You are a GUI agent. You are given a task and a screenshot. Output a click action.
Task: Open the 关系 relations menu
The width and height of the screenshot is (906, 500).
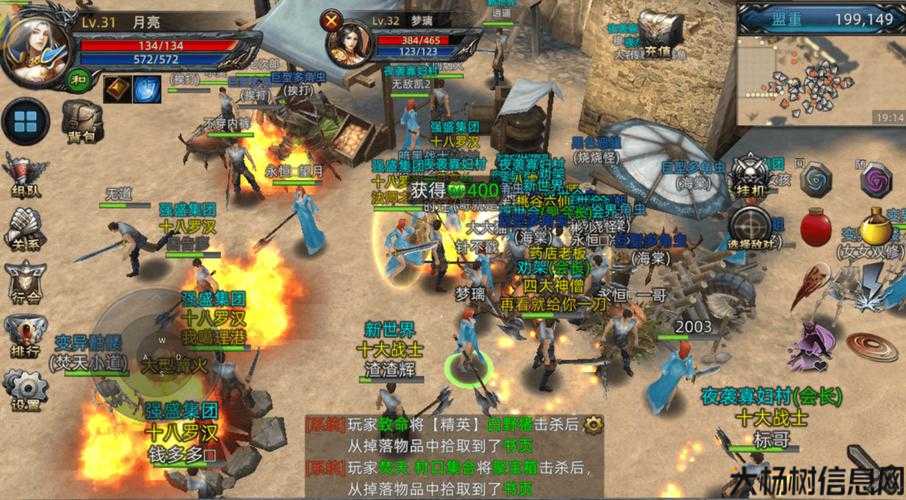click(24, 229)
